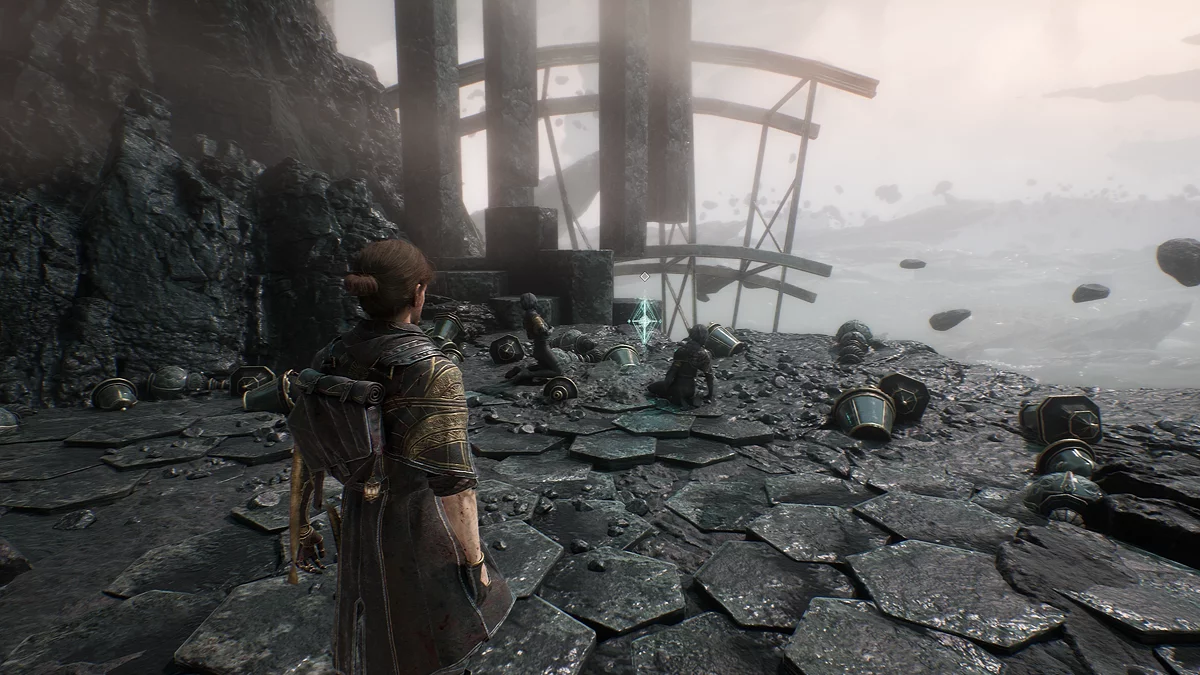Click the diamond interaction marker above the glowing crystal
This screenshot has height=675, width=1200.
(645, 276)
